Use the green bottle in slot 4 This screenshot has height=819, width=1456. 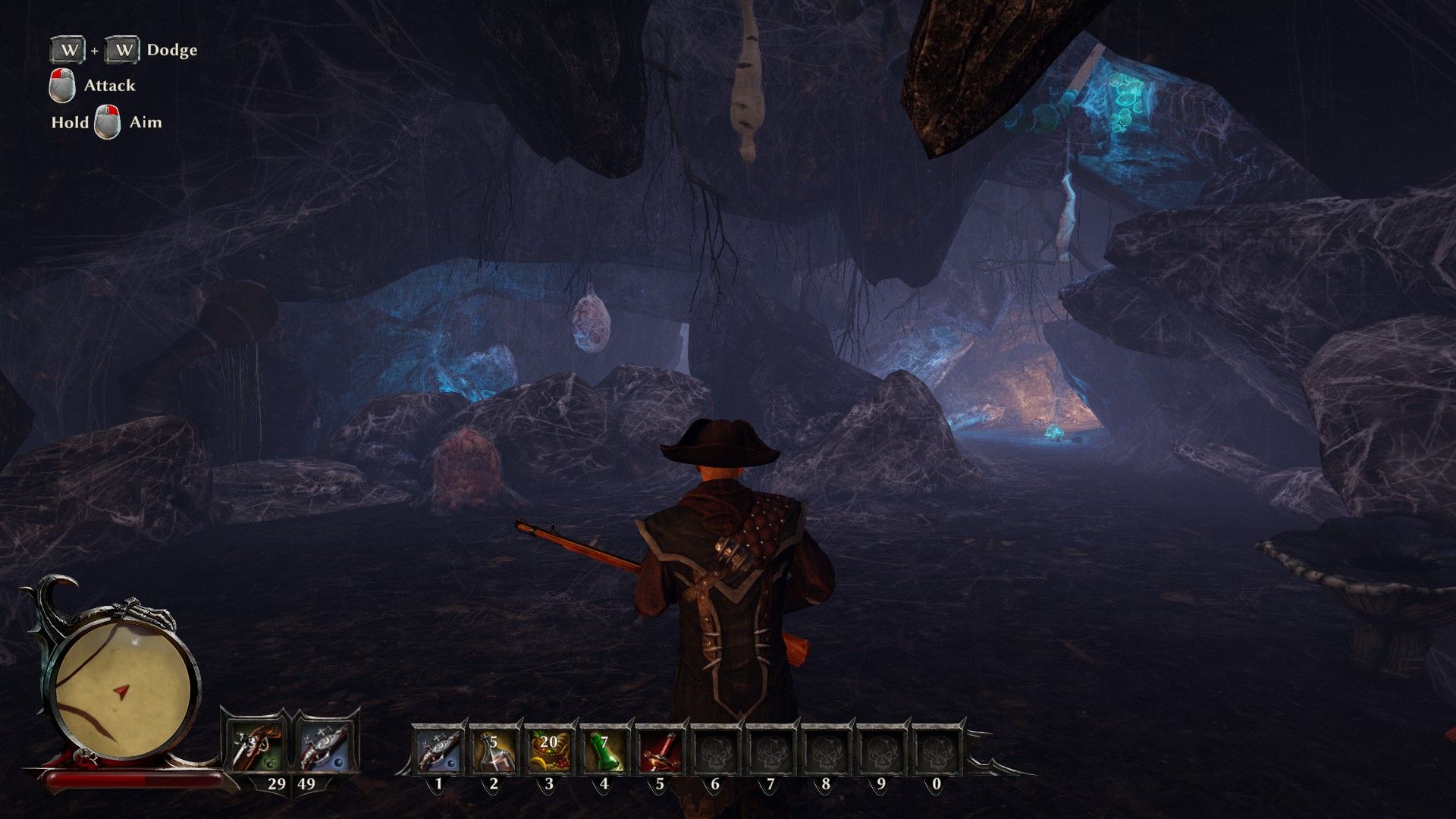click(x=604, y=750)
